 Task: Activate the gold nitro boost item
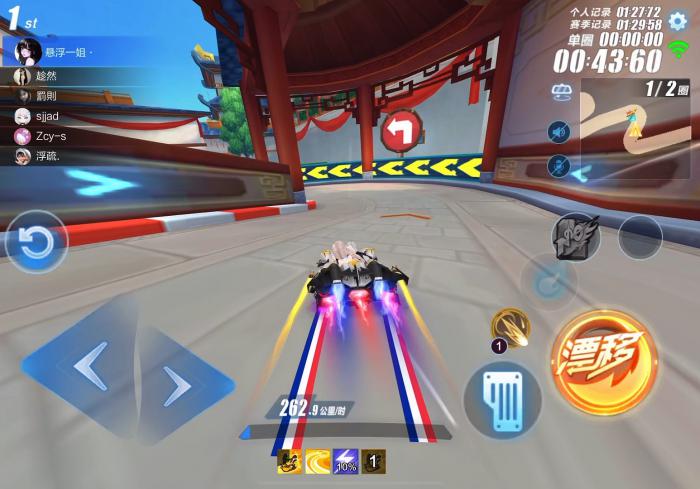tap(510, 326)
